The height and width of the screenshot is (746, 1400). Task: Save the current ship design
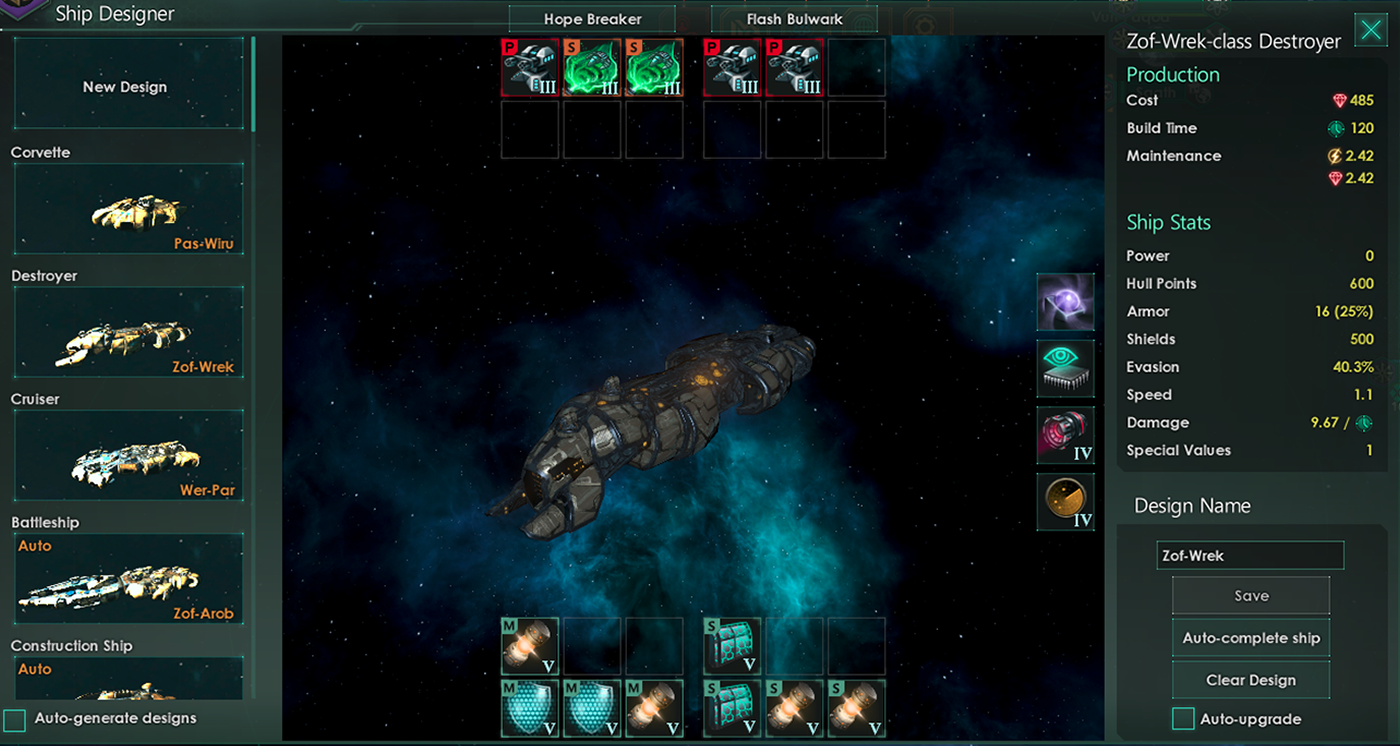(x=1251, y=596)
